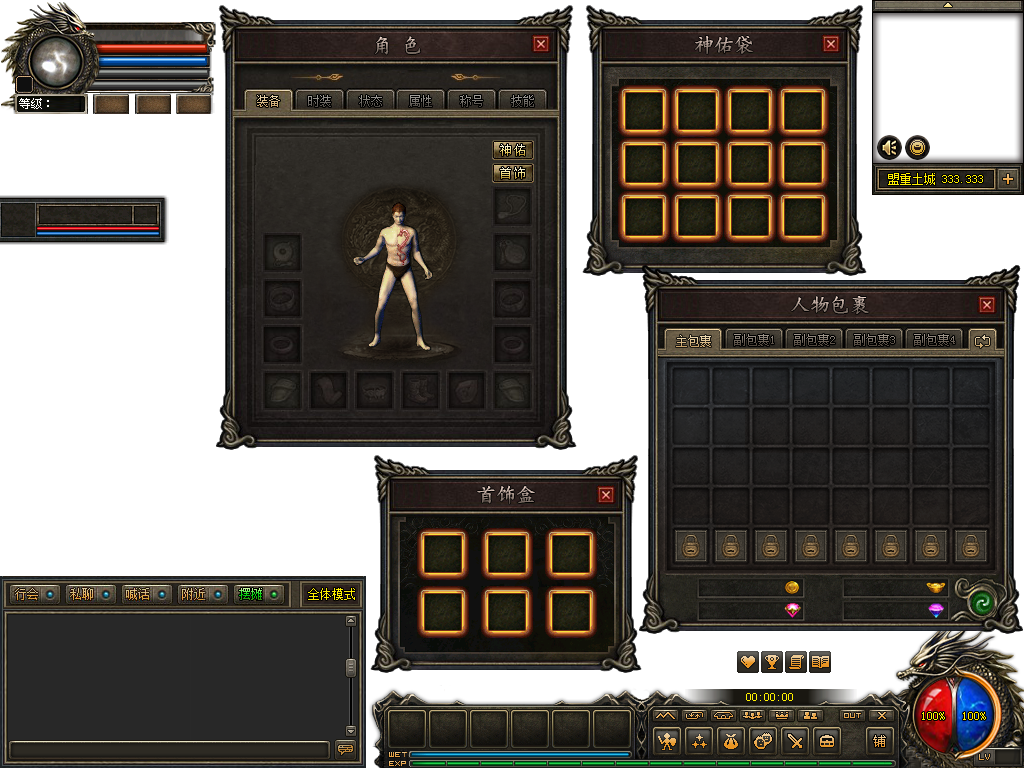The height and width of the screenshot is (768, 1024).
Task: Open the money bag icon in bottom bar
Action: pos(730,741)
